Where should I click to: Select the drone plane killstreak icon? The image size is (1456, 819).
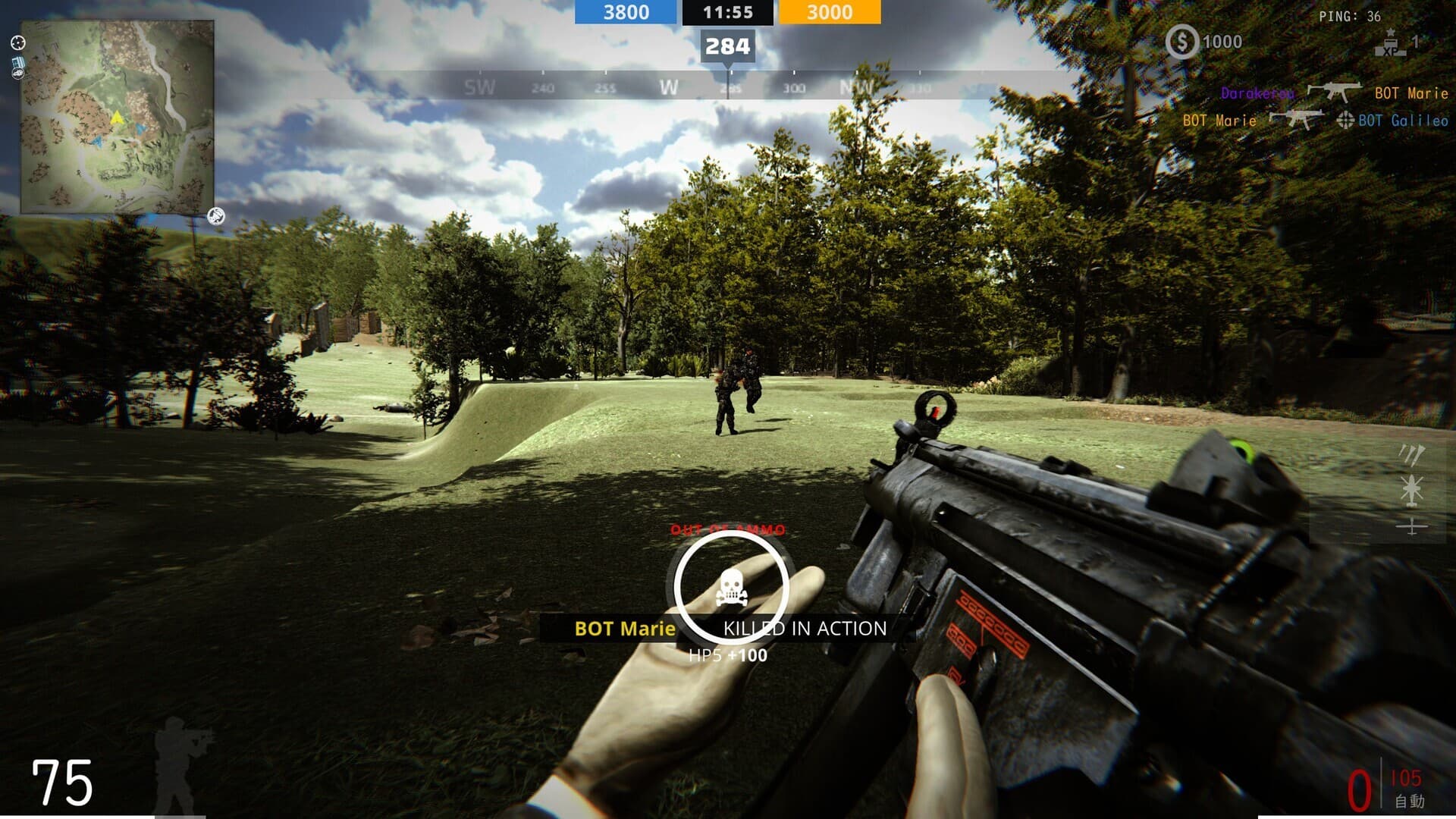point(1411,526)
